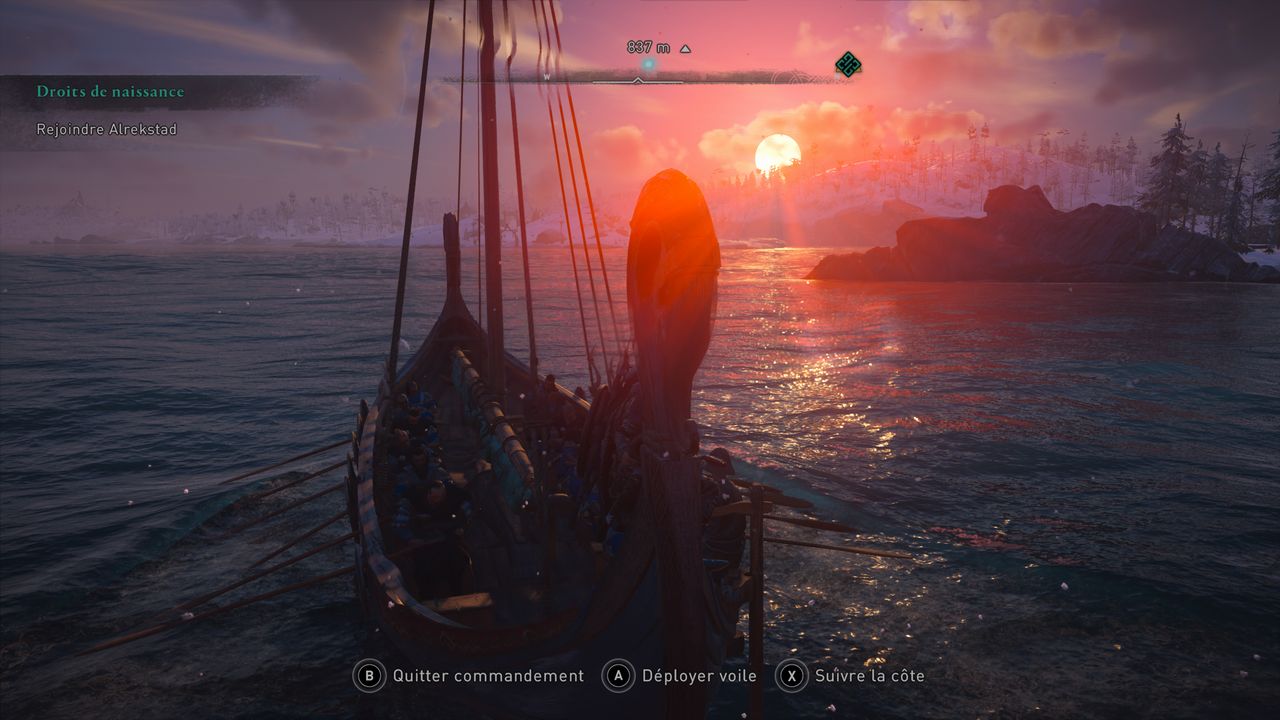Screen dimensions: 1280x720
Task: Select the glowing blue waypoint on the compass
Action: [x=648, y=65]
